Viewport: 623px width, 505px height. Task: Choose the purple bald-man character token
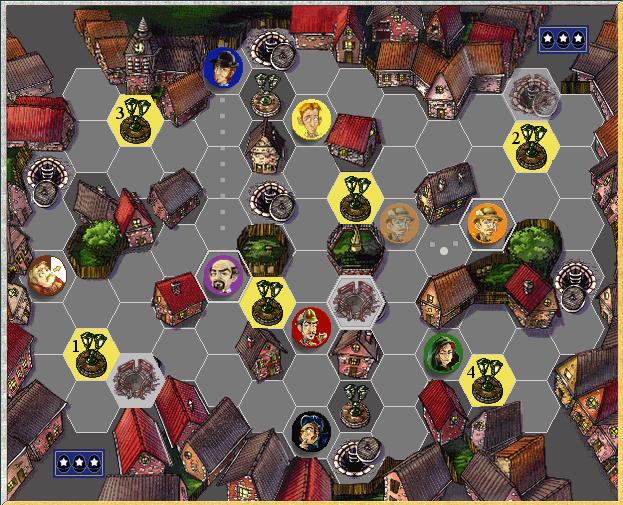coord(222,276)
